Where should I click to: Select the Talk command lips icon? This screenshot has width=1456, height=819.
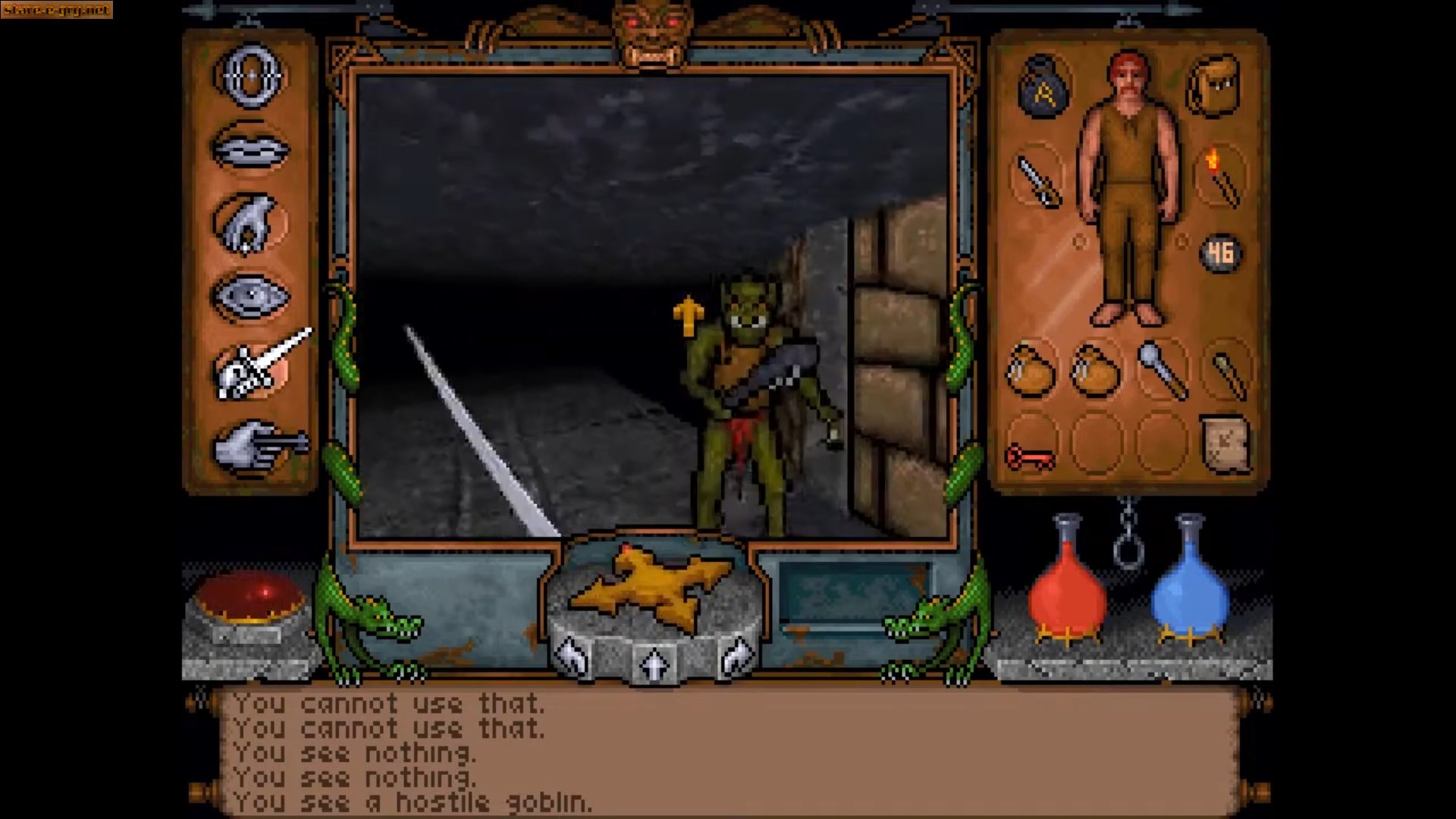pyautogui.click(x=250, y=148)
